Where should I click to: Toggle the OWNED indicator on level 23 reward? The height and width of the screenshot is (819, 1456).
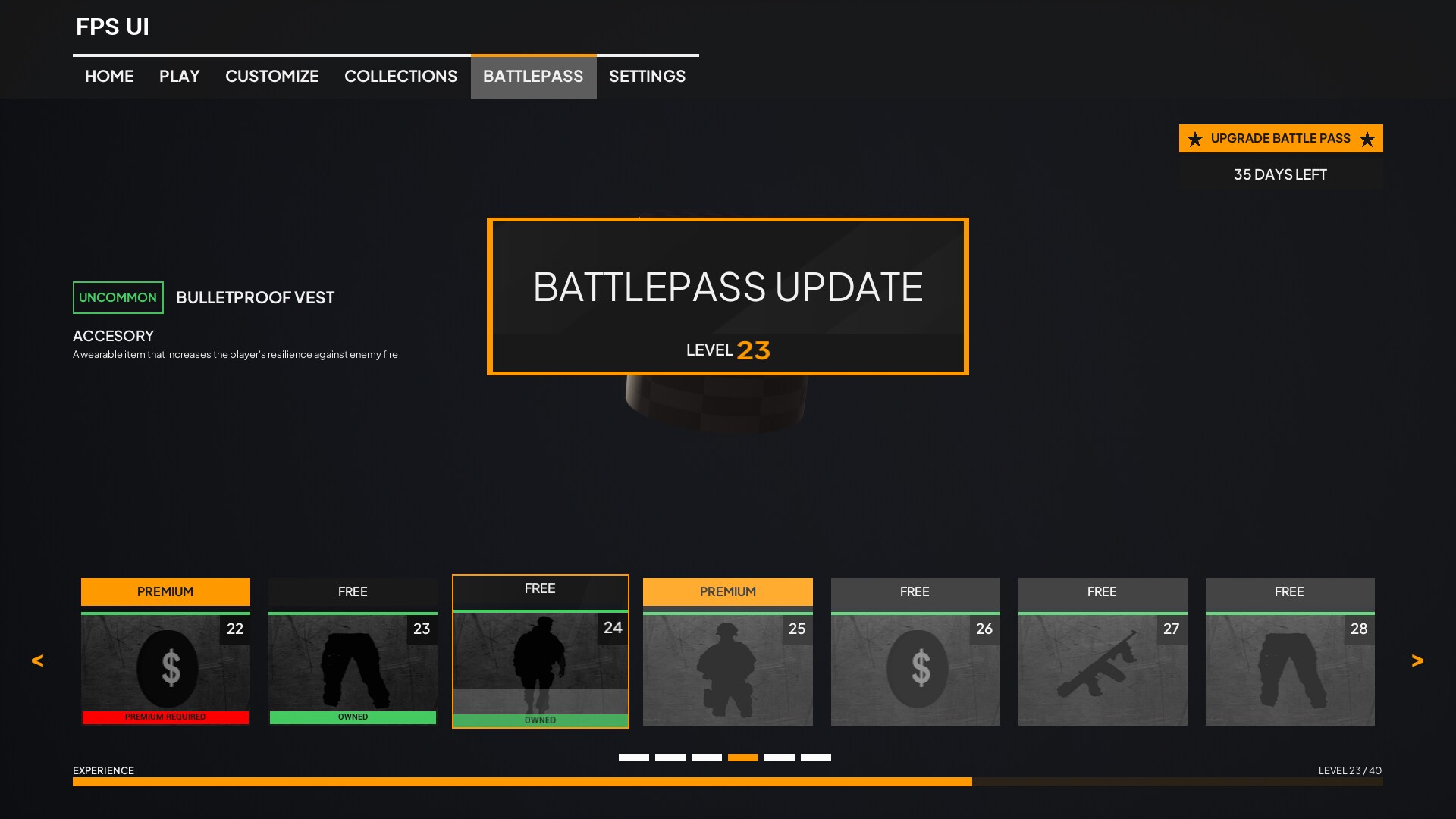(353, 717)
